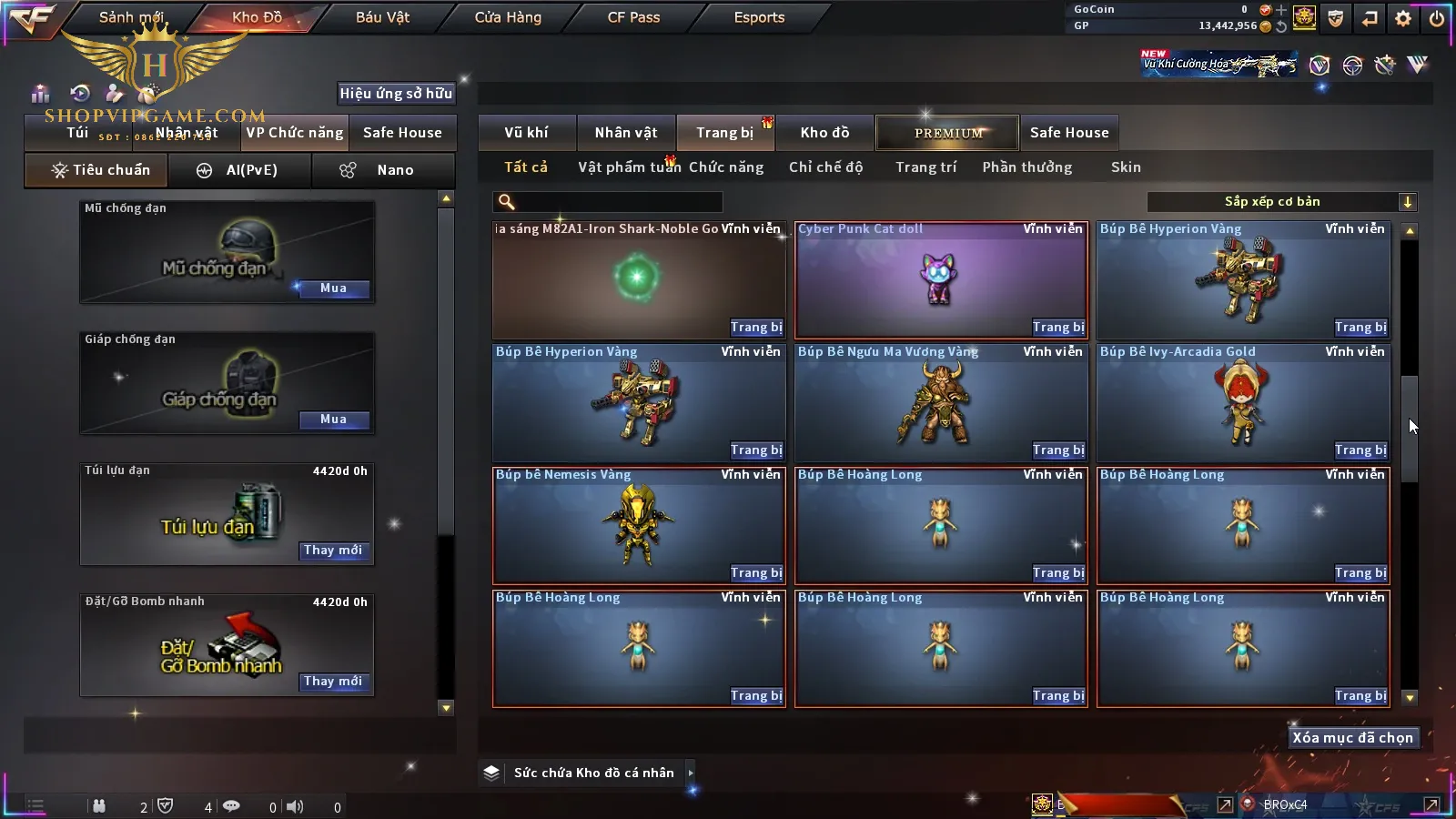The image size is (1456, 819).
Task: Open the CF Pass menu
Action: click(633, 17)
